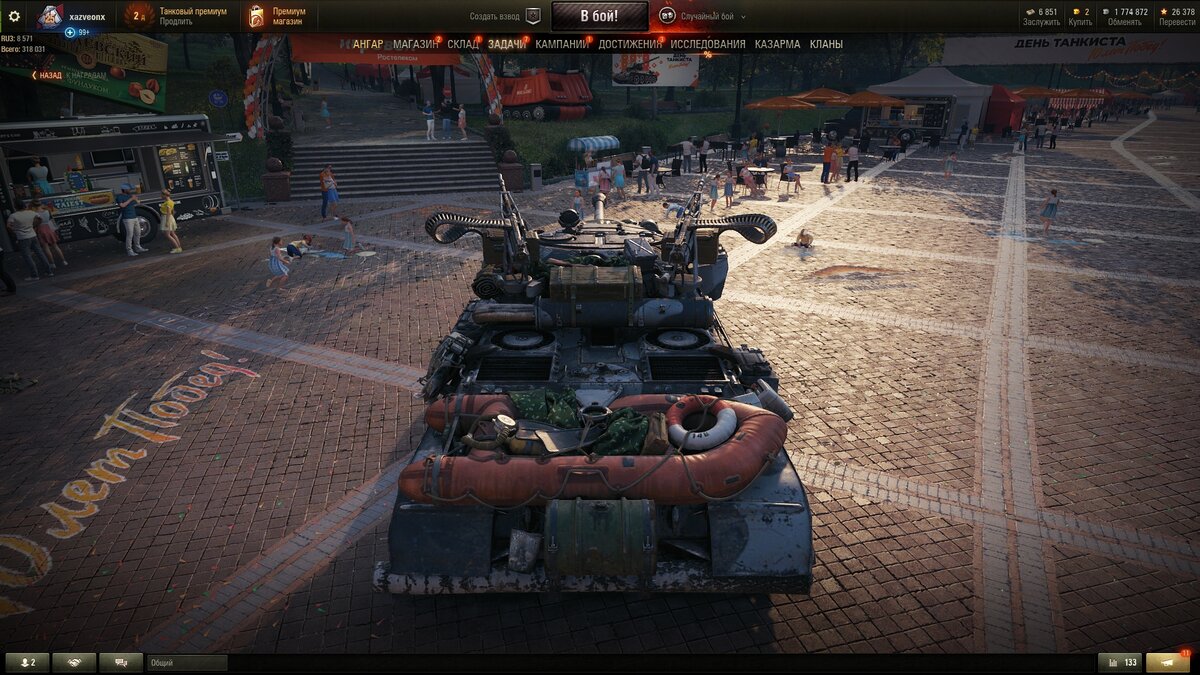Open the «СКЛАД» tab
This screenshot has height=675, width=1200.
click(463, 44)
